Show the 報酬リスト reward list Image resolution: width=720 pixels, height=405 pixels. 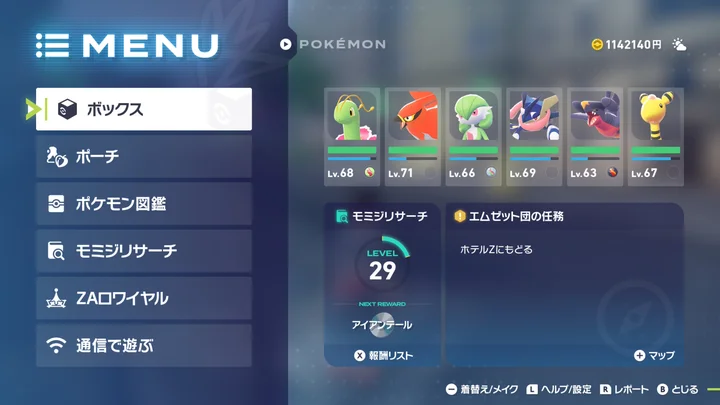[x=383, y=355]
